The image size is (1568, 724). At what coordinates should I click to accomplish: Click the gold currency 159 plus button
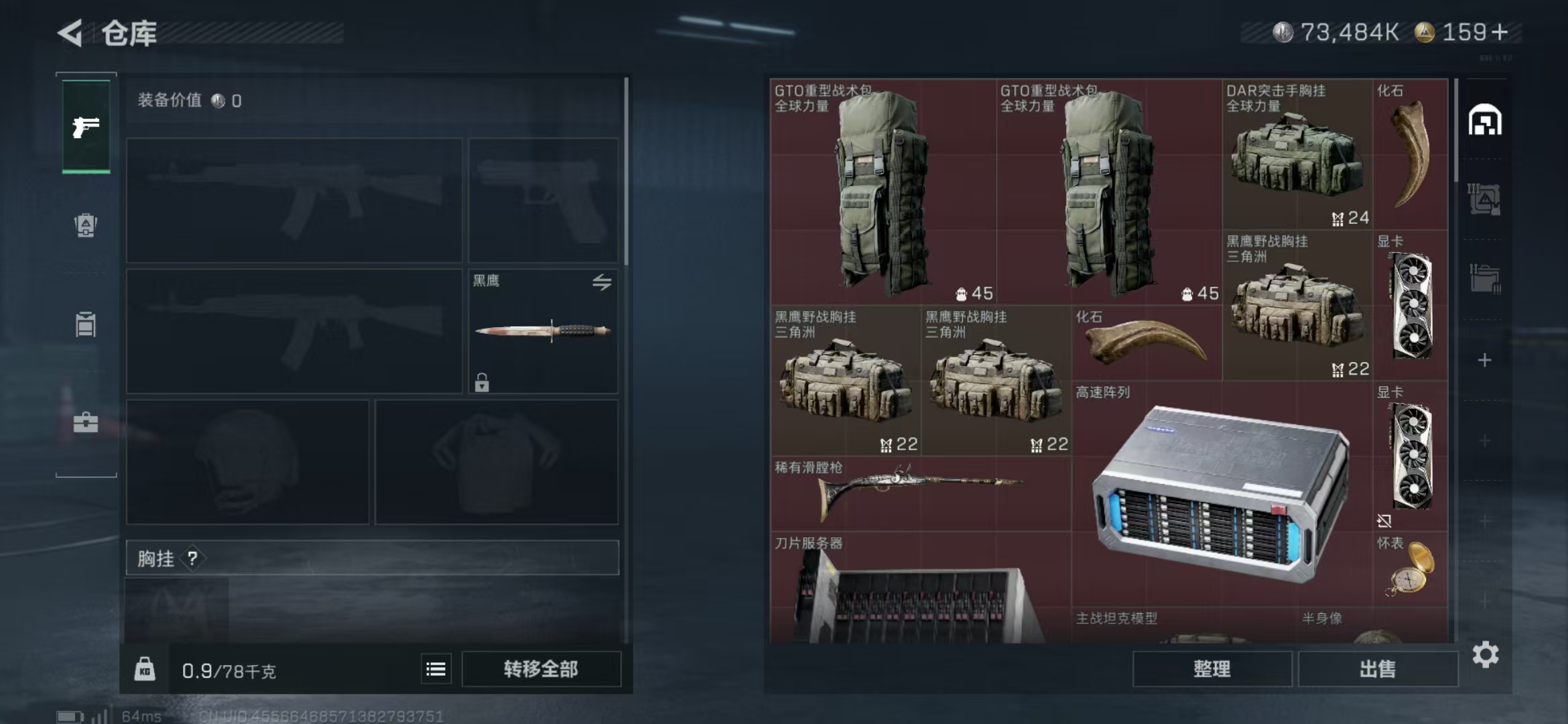(x=1500, y=32)
